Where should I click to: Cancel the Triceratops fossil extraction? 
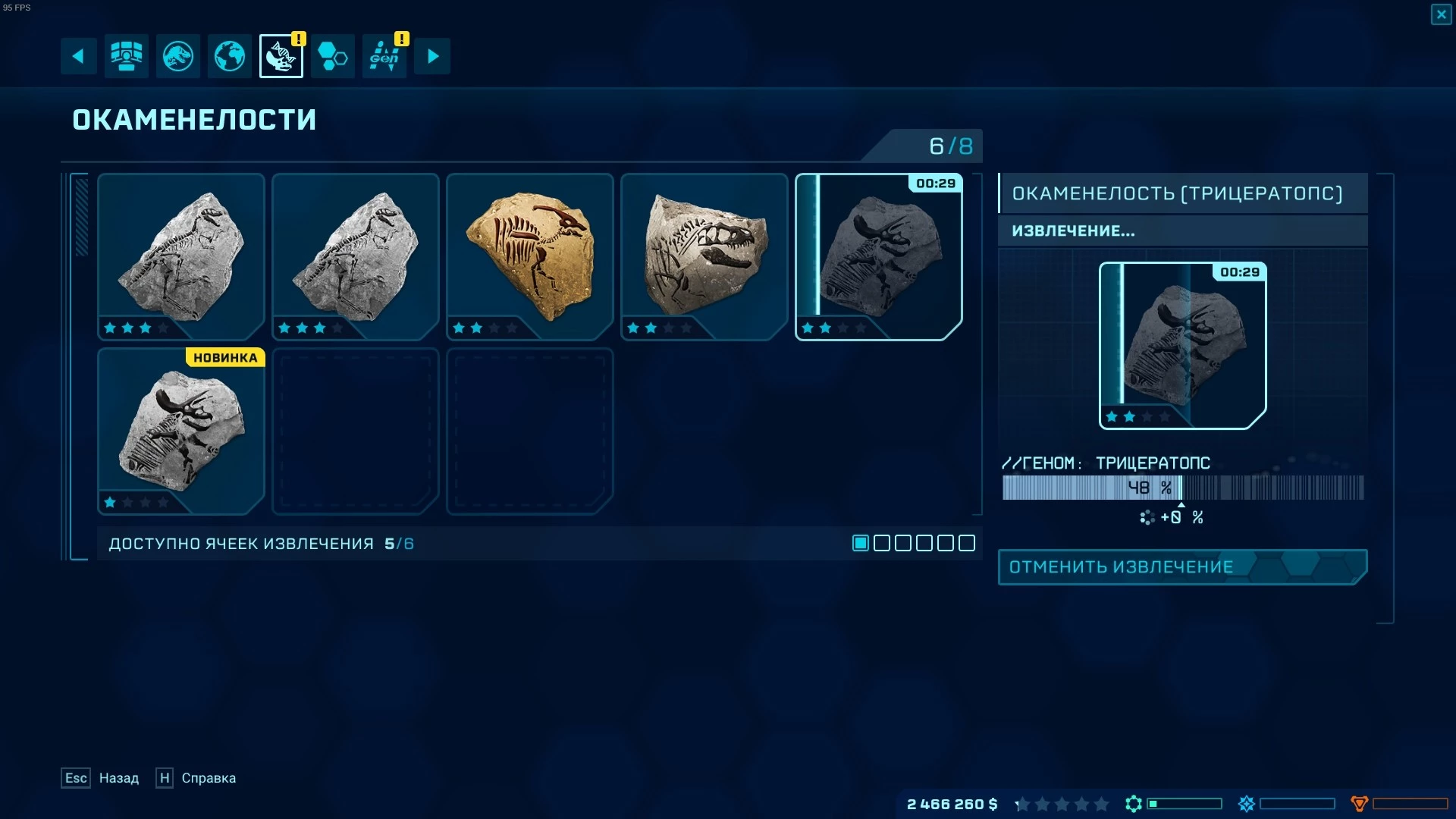pos(1181,567)
